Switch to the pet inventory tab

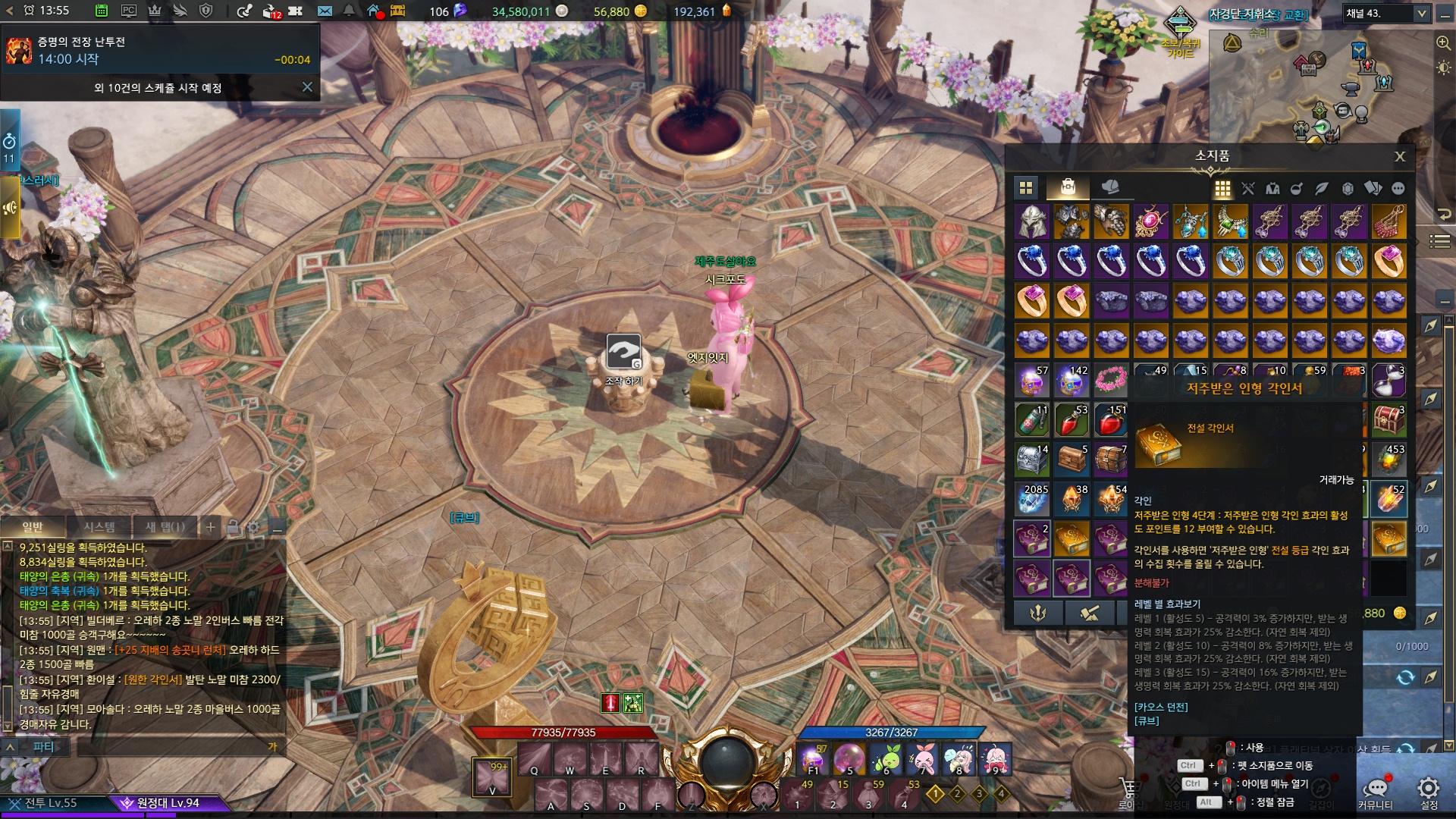pos(1109,187)
